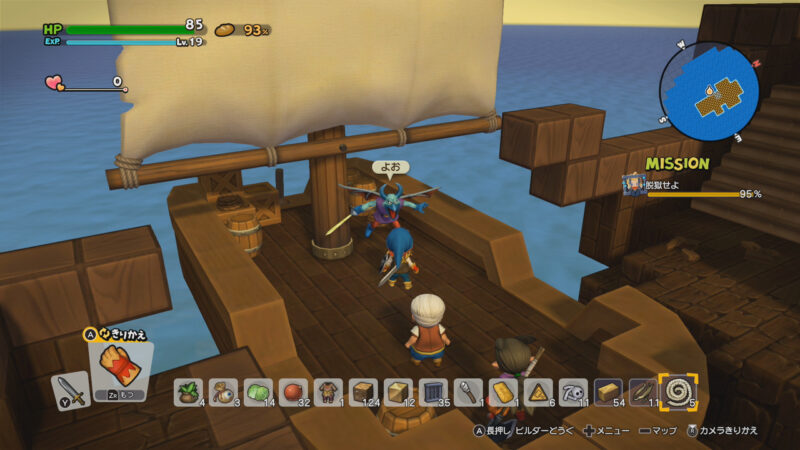Click the heart gratitude points icon
800x450 pixels.
pyautogui.click(x=54, y=83)
